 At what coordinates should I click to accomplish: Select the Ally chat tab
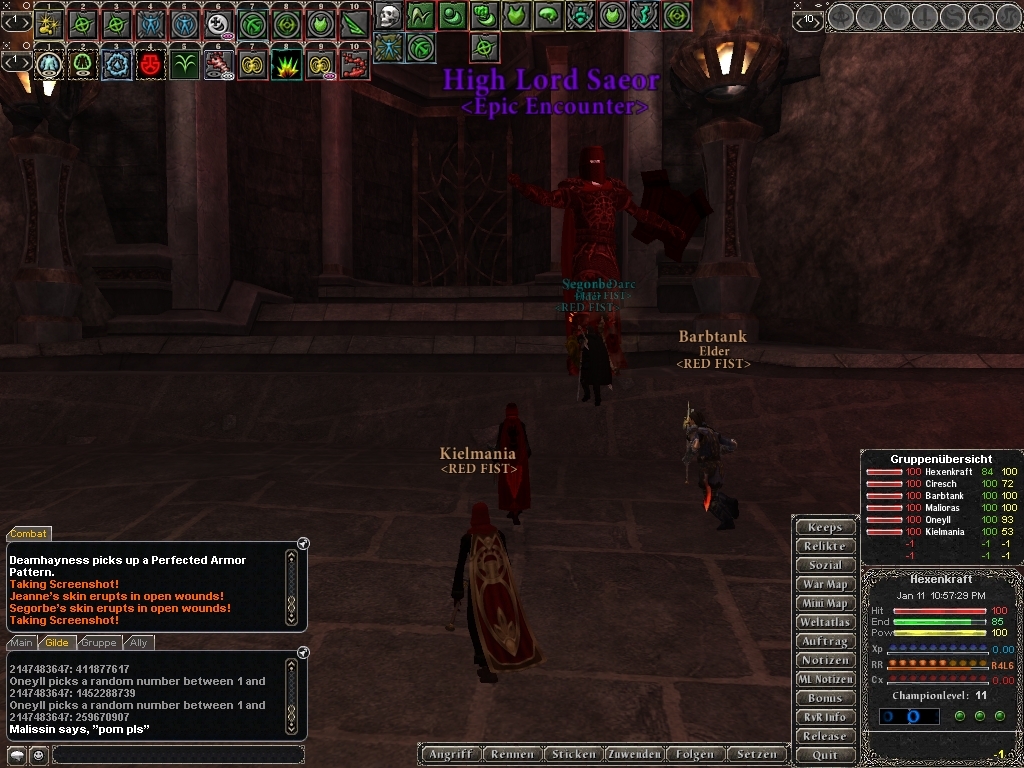point(139,643)
